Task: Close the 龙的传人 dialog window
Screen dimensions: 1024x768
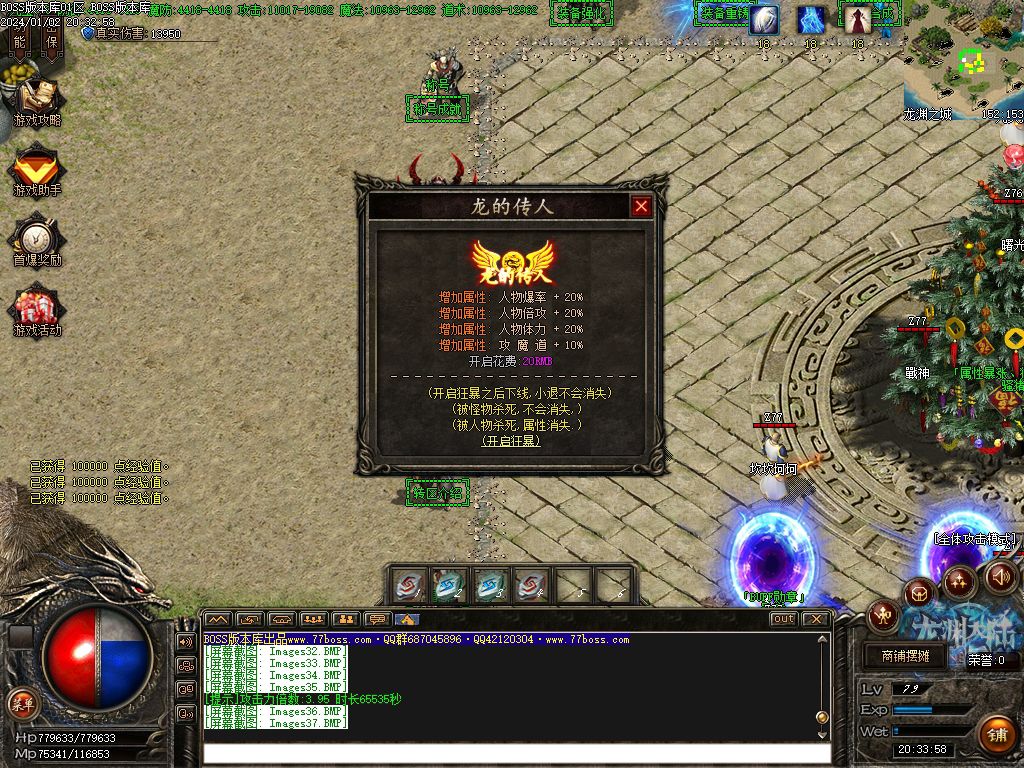Action: click(641, 207)
